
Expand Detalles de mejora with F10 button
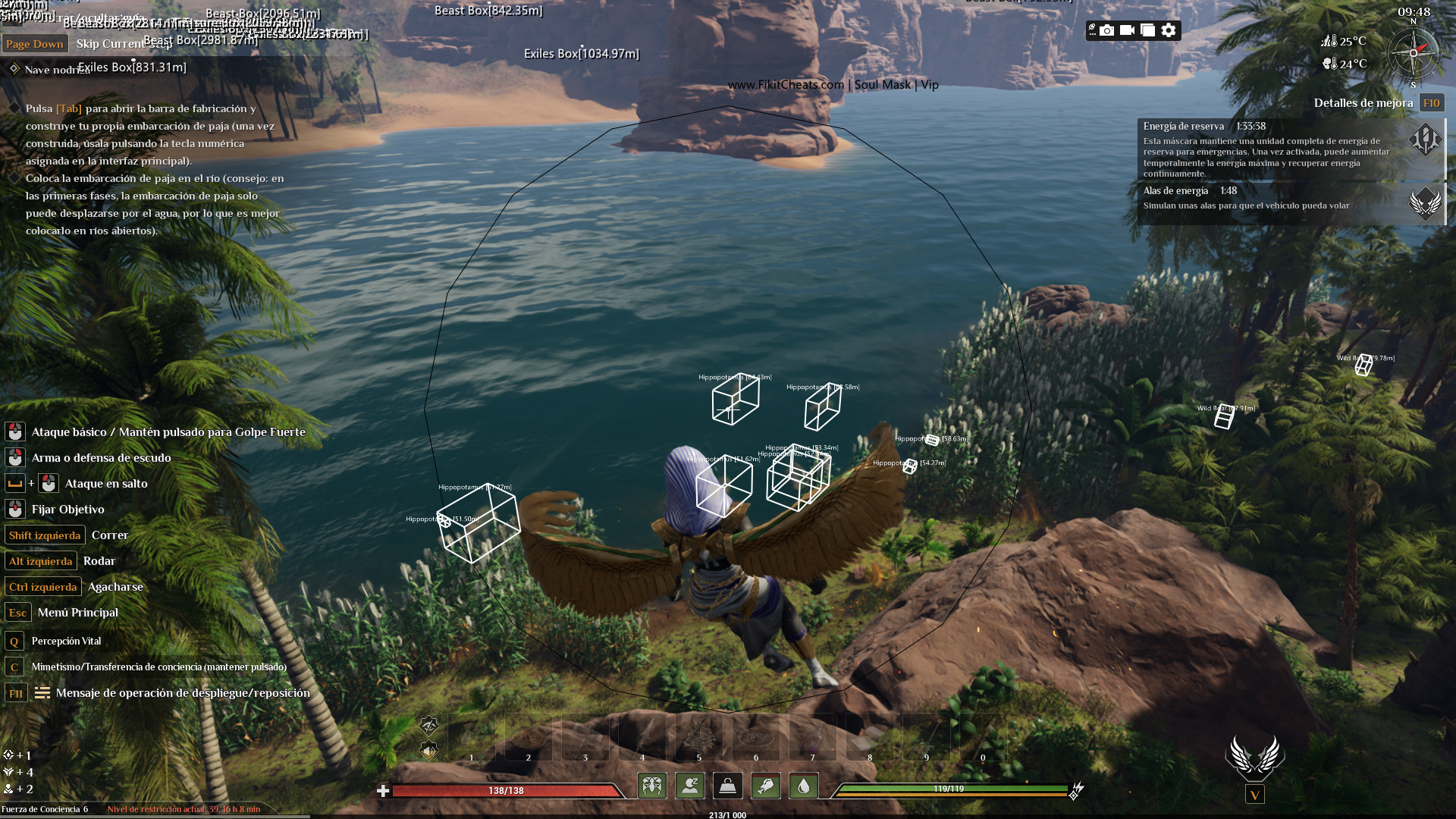pyautogui.click(x=1431, y=102)
